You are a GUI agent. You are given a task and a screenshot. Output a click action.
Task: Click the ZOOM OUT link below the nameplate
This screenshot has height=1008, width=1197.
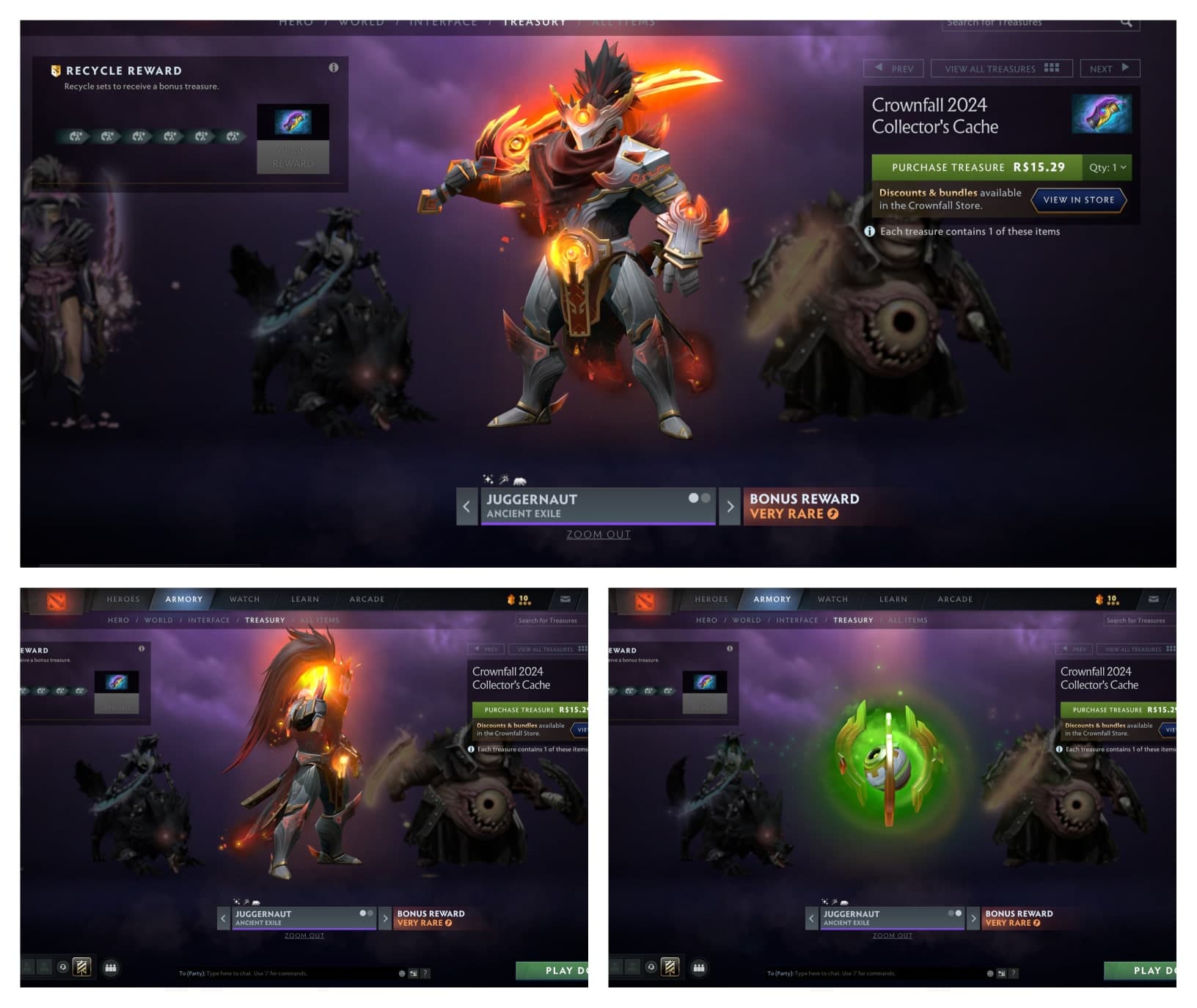(599, 534)
